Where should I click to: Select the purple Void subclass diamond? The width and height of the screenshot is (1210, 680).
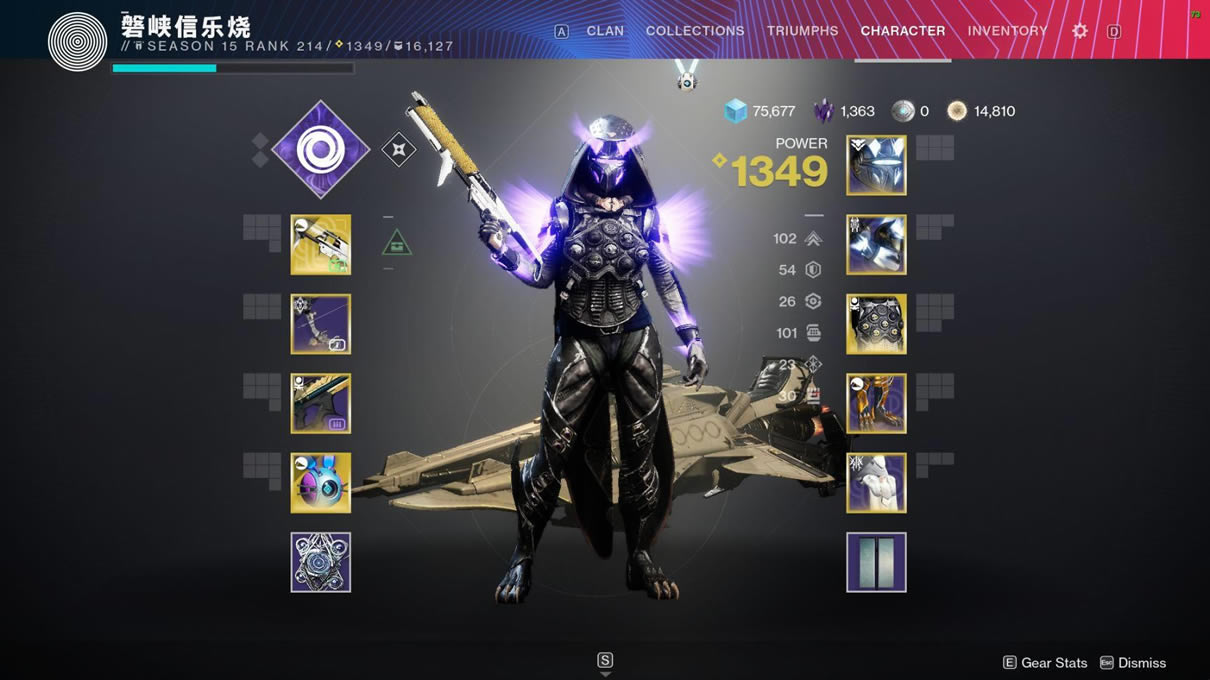320,150
